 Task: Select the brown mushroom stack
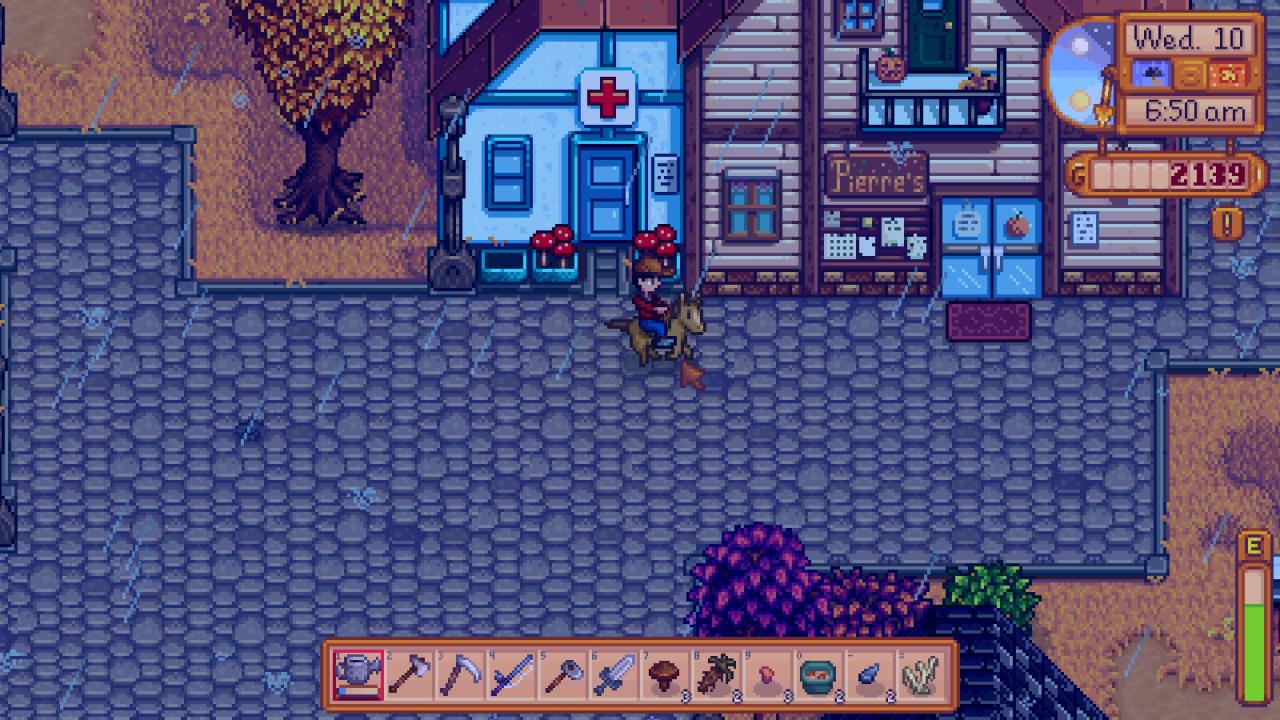tap(665, 676)
